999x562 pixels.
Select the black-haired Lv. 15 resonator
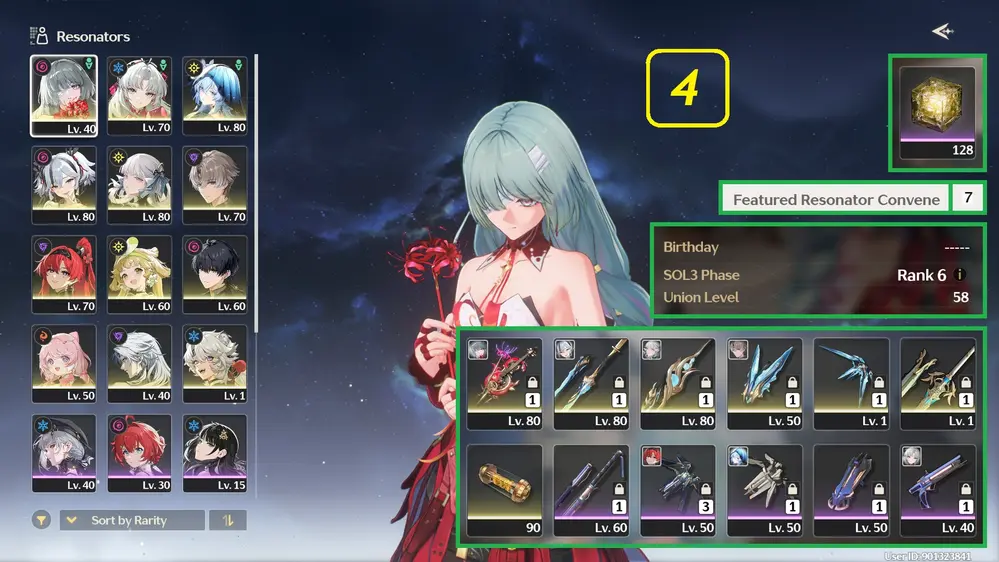[x=215, y=453]
